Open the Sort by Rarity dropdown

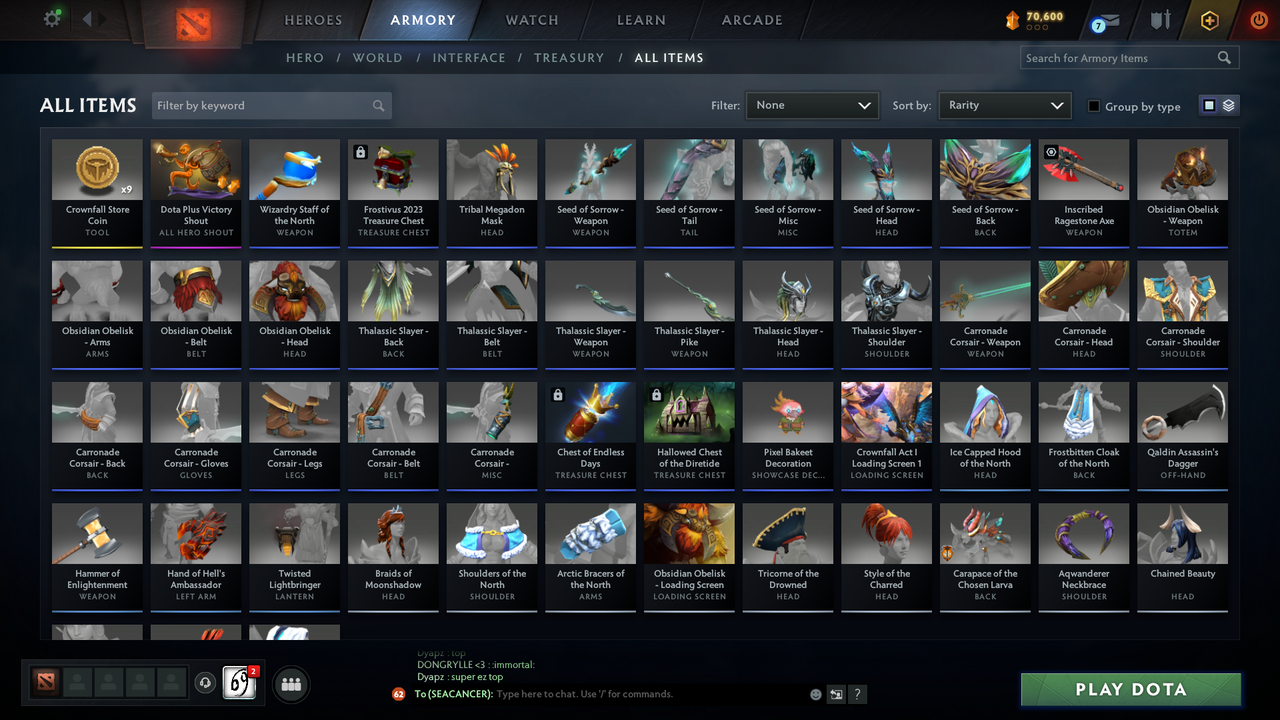click(x=1004, y=104)
